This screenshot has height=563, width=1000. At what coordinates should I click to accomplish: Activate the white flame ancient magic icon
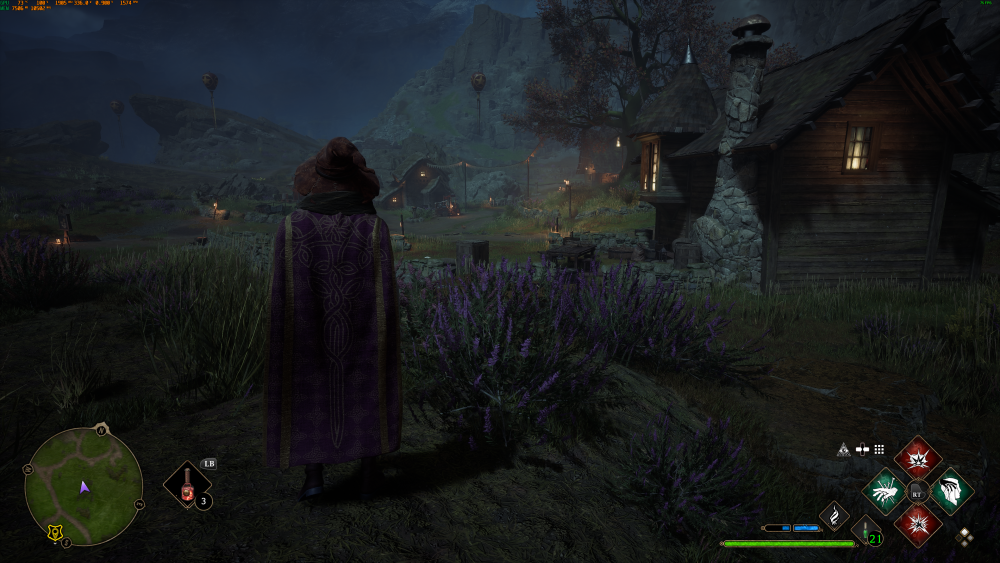coord(833,516)
